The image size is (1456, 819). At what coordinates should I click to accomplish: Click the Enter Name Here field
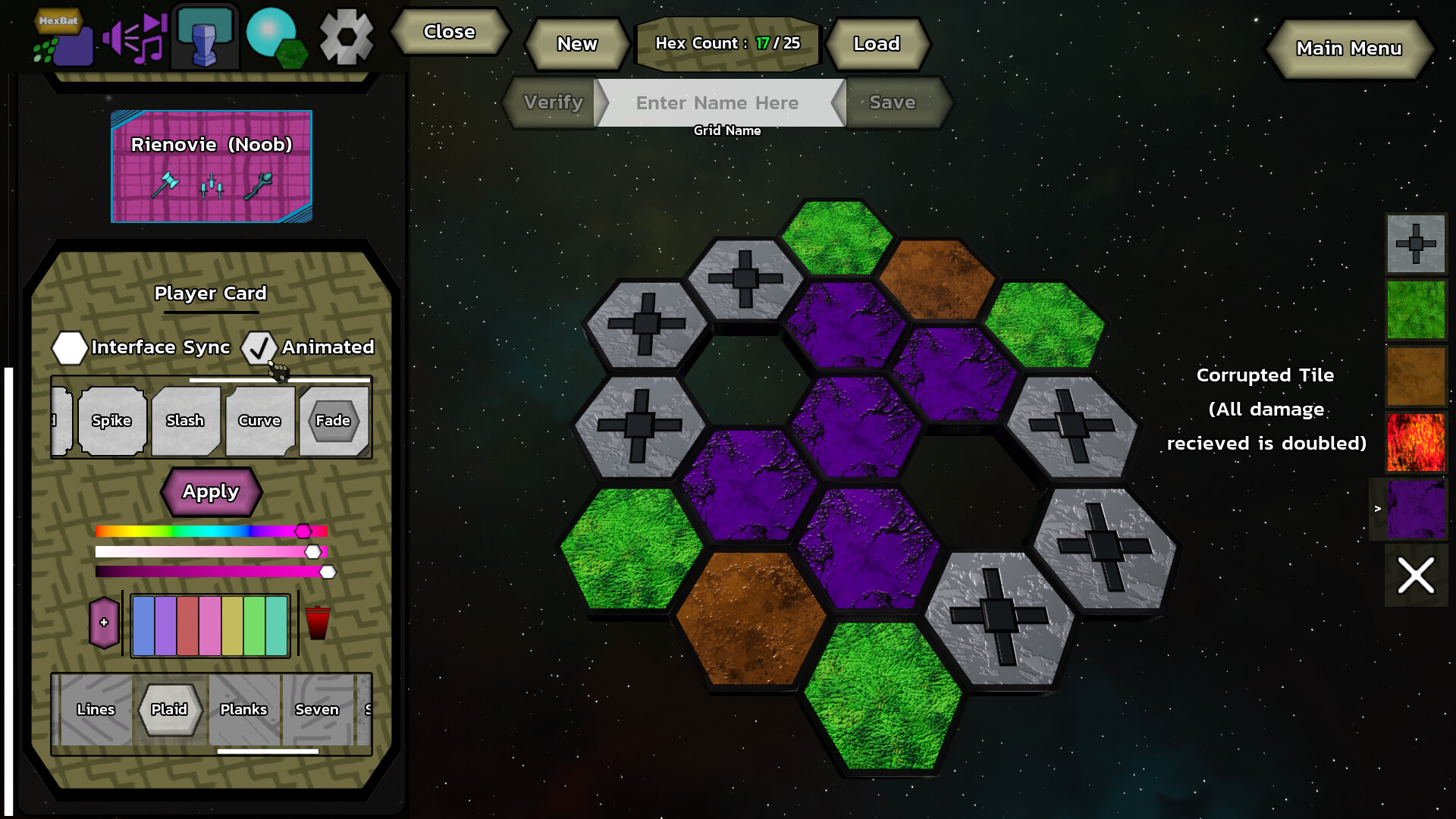(718, 102)
